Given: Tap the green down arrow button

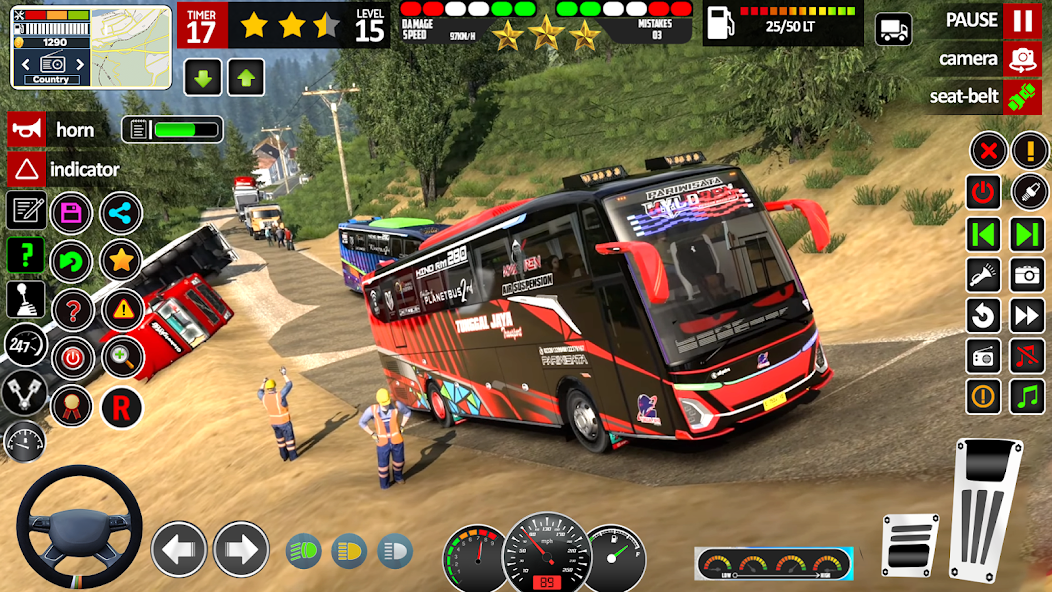Looking at the screenshot, I should pyautogui.click(x=202, y=77).
